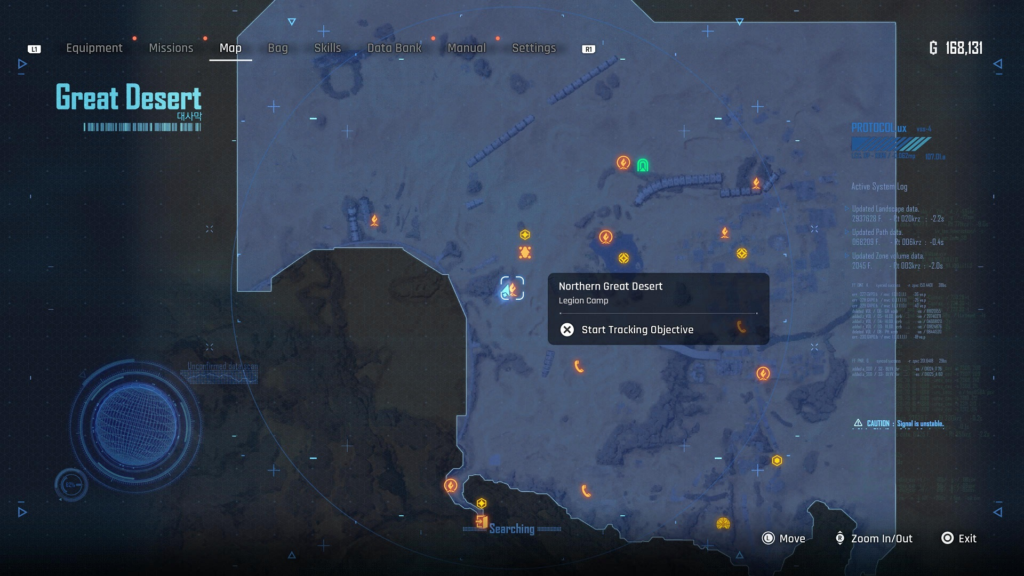Click the highlighted Legion Camp marker
Screen dimensions: 1024x576
tap(512, 289)
